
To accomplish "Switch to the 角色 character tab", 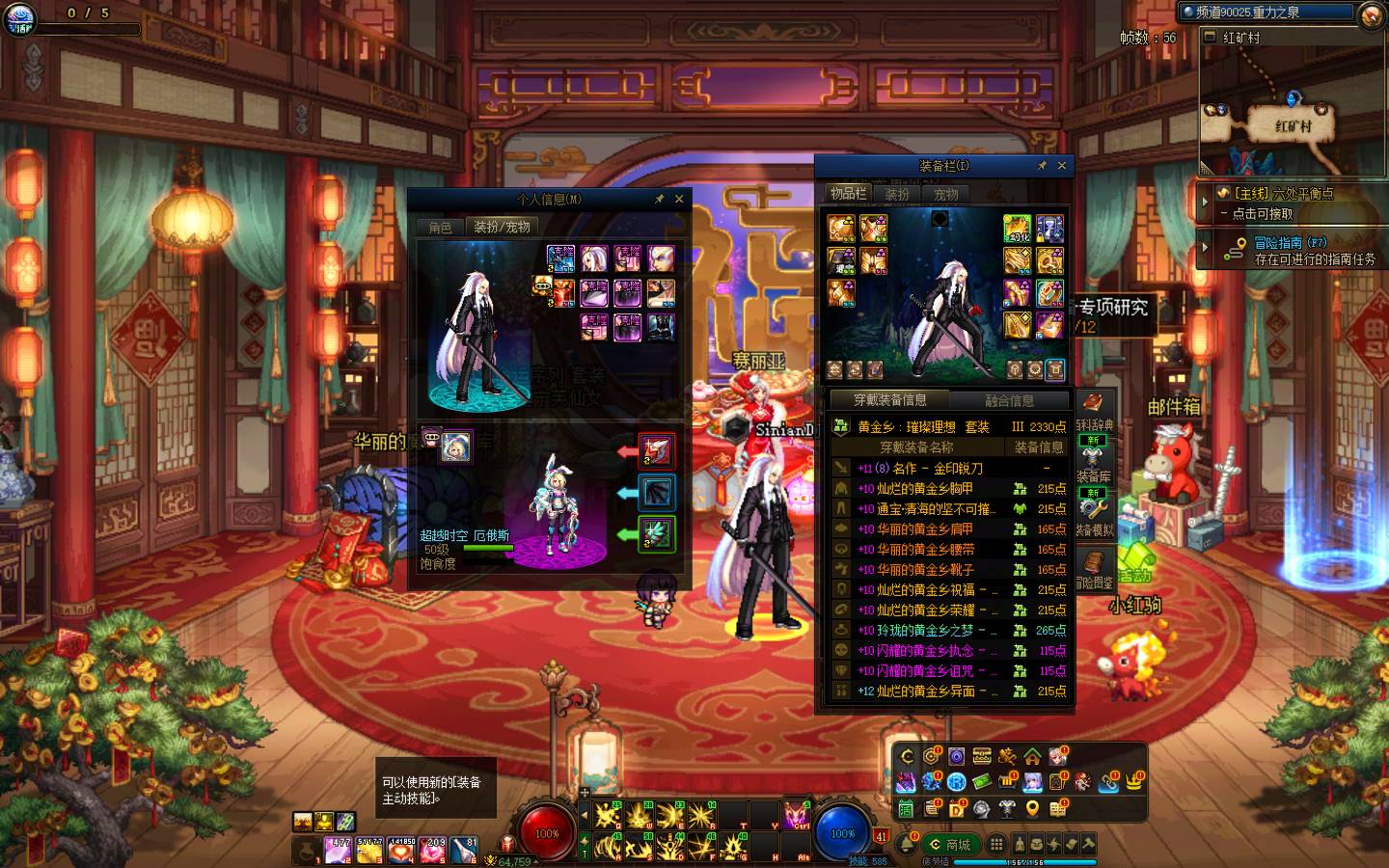I will click(440, 228).
